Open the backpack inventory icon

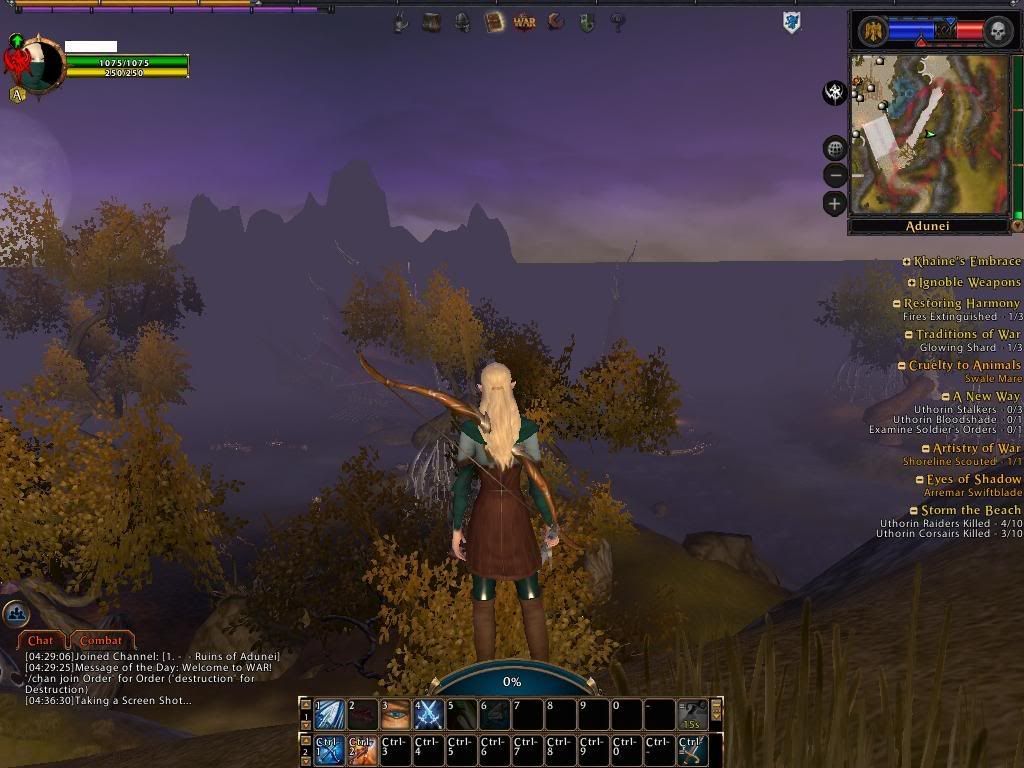432,21
